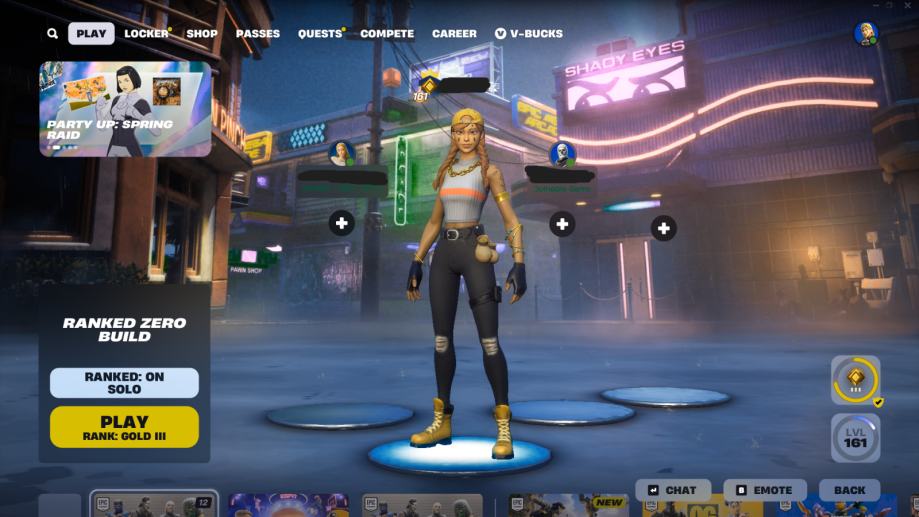Show the Quests tab
The height and width of the screenshot is (517, 919).
(320, 34)
